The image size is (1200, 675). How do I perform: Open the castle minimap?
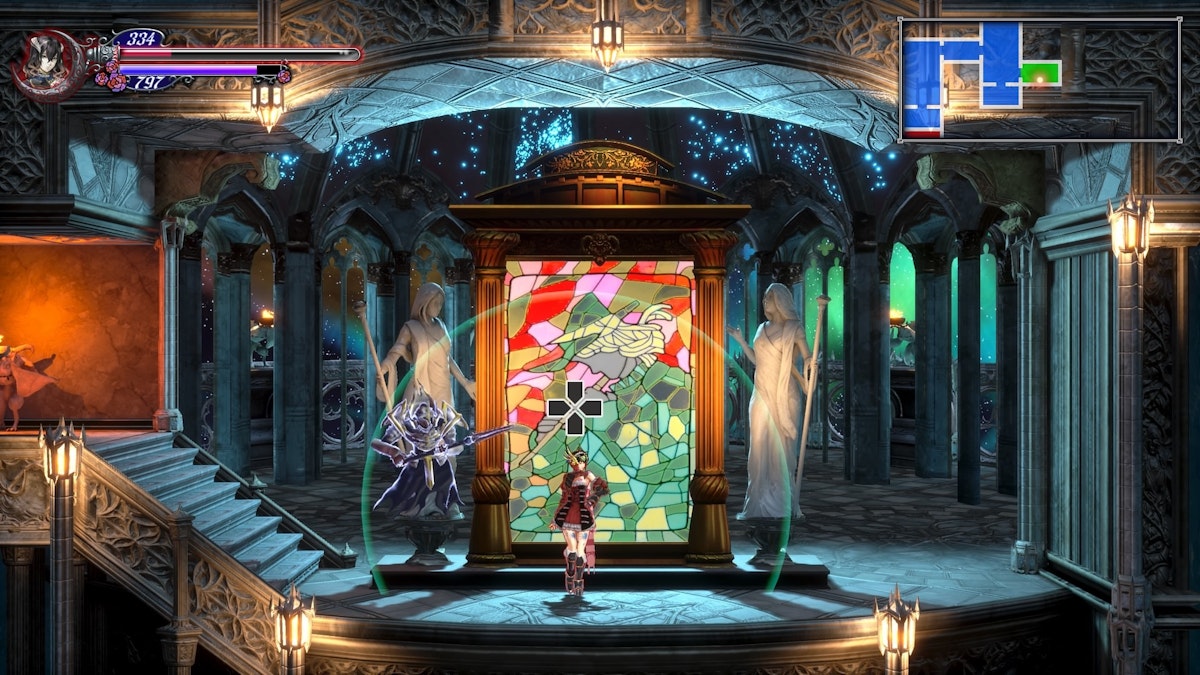point(1039,79)
